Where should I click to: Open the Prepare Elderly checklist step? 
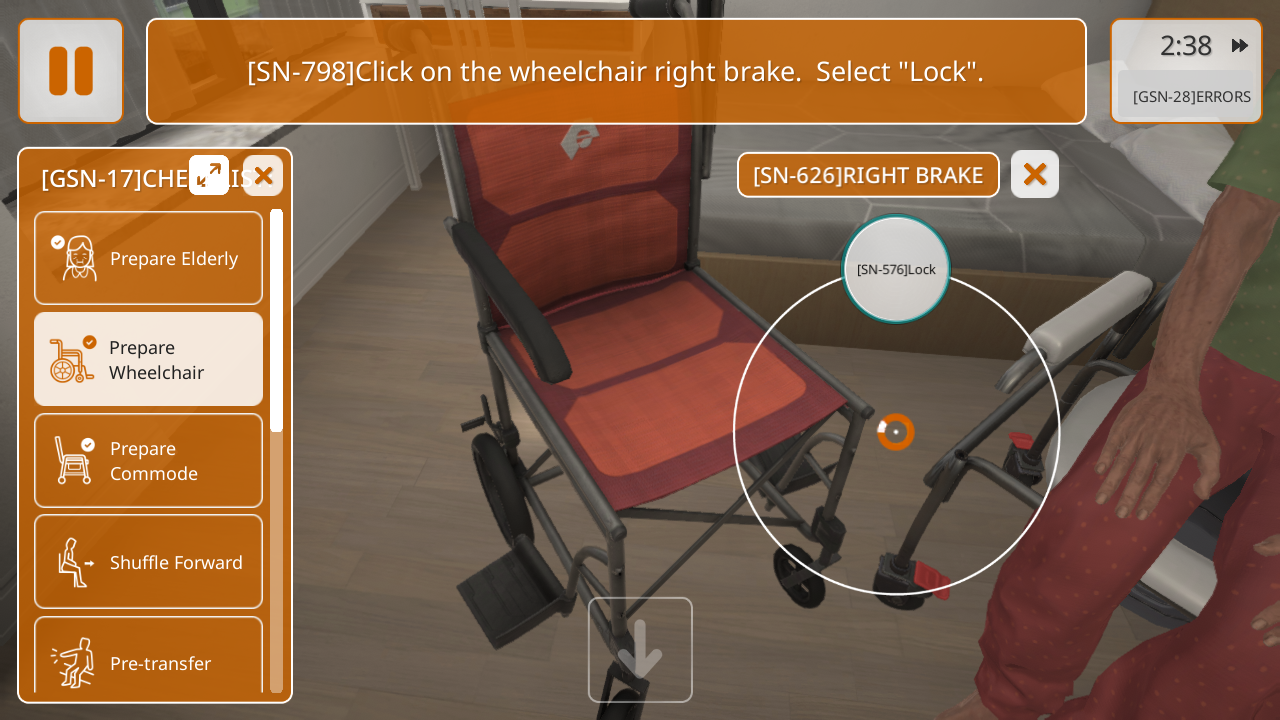[x=149, y=258]
